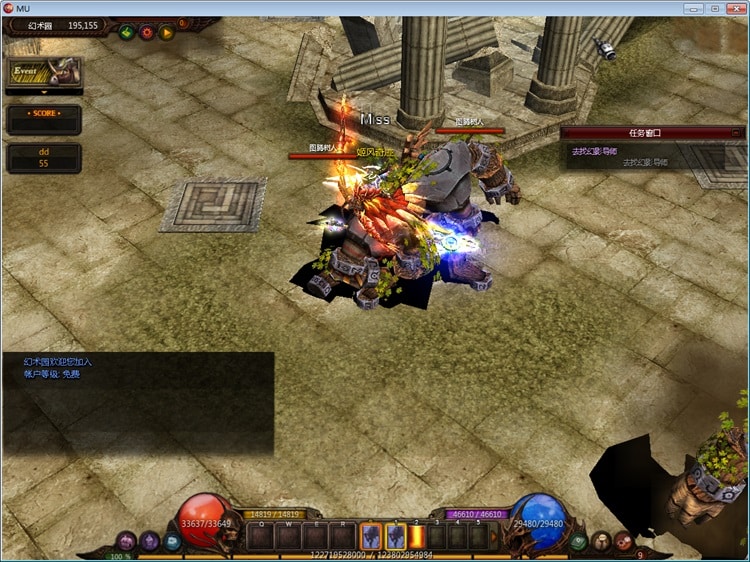The width and height of the screenshot is (750, 562).
Task: Click the red round icon at bottom-right corner
Action: point(623,541)
